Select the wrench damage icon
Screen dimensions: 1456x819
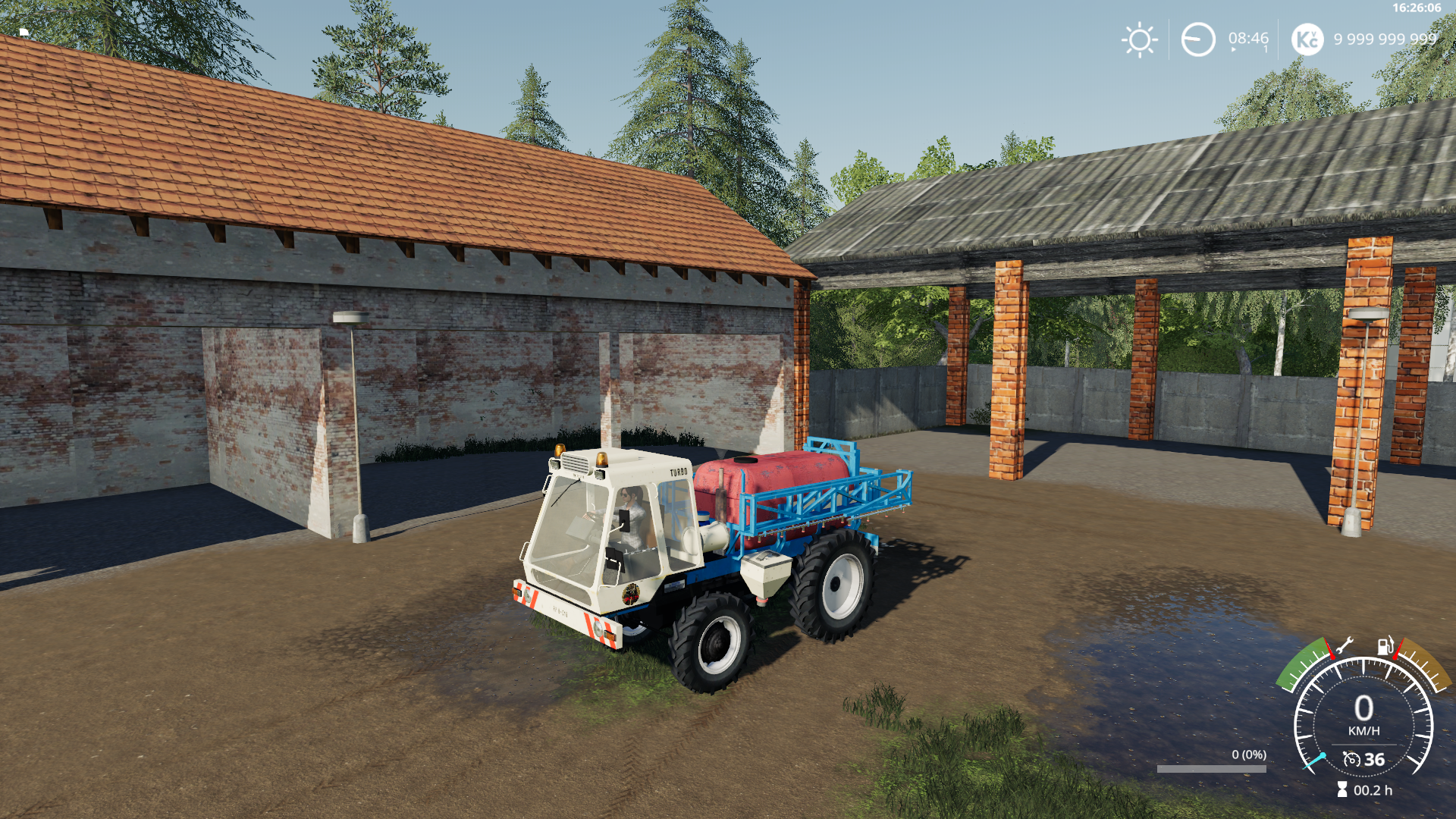point(1344,646)
